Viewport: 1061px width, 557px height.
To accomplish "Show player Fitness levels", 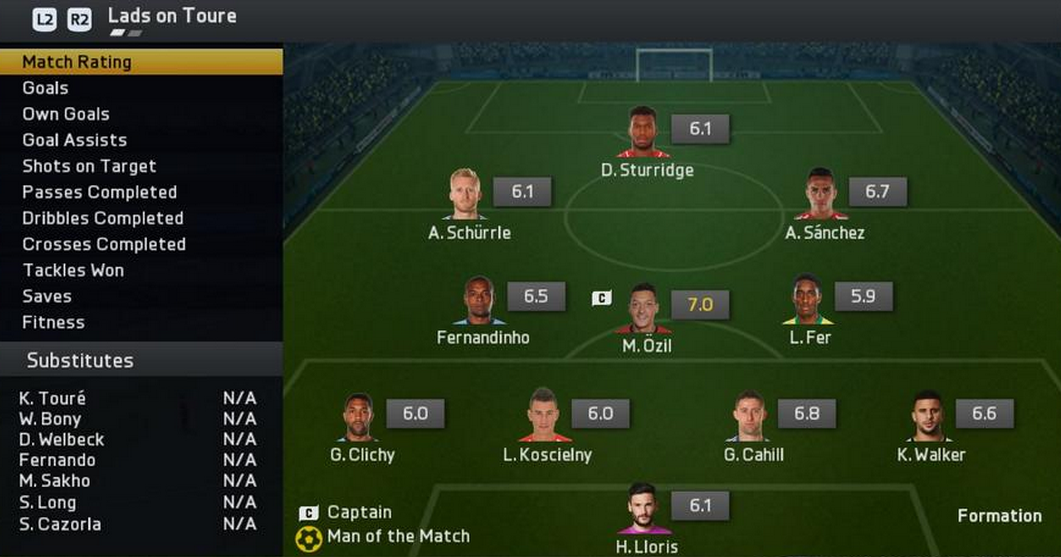I will 53,322.
